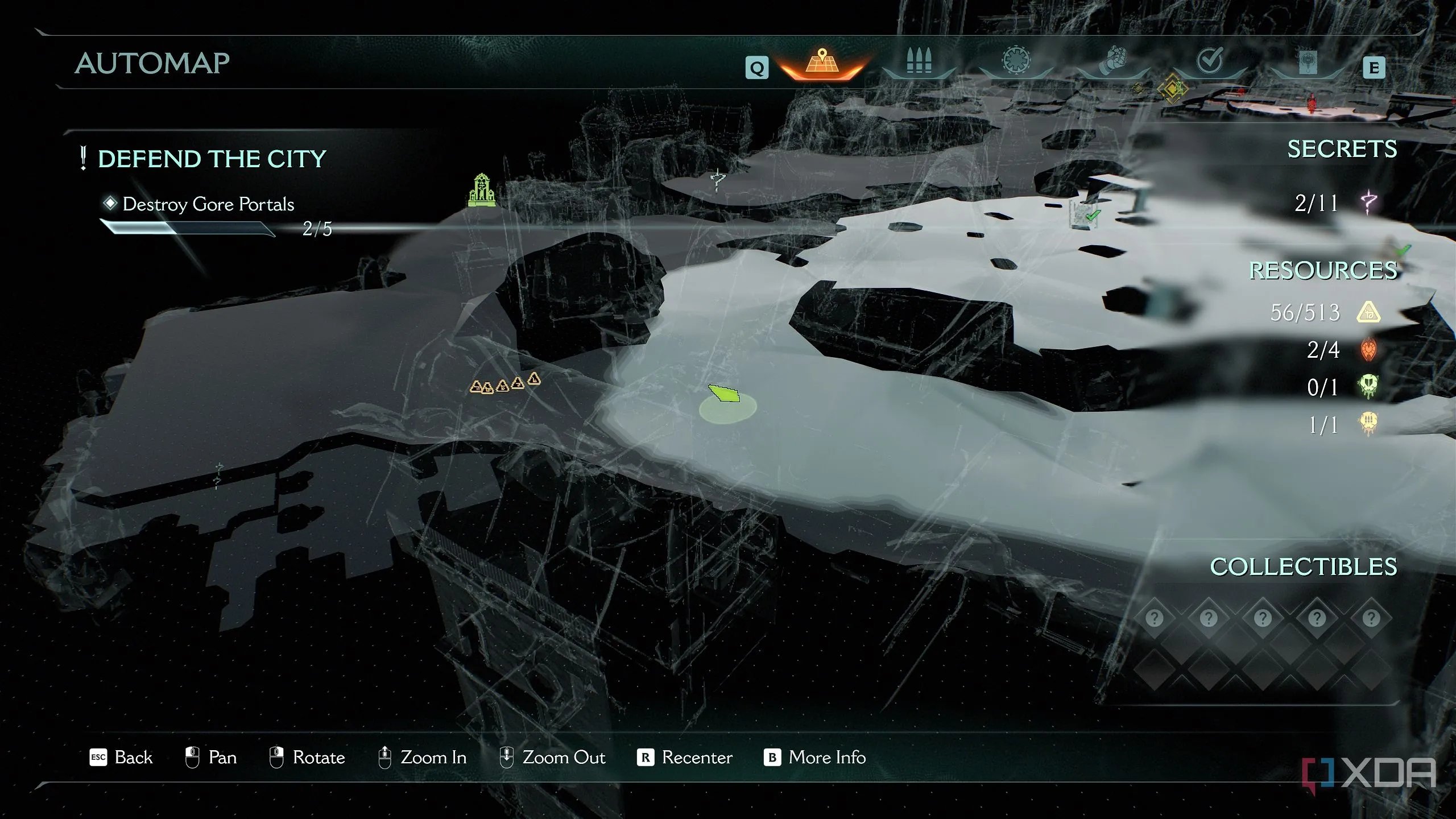Click the Destroy Gore Portals objective
Image resolution: width=1456 pixels, height=819 pixels.
coord(208,204)
